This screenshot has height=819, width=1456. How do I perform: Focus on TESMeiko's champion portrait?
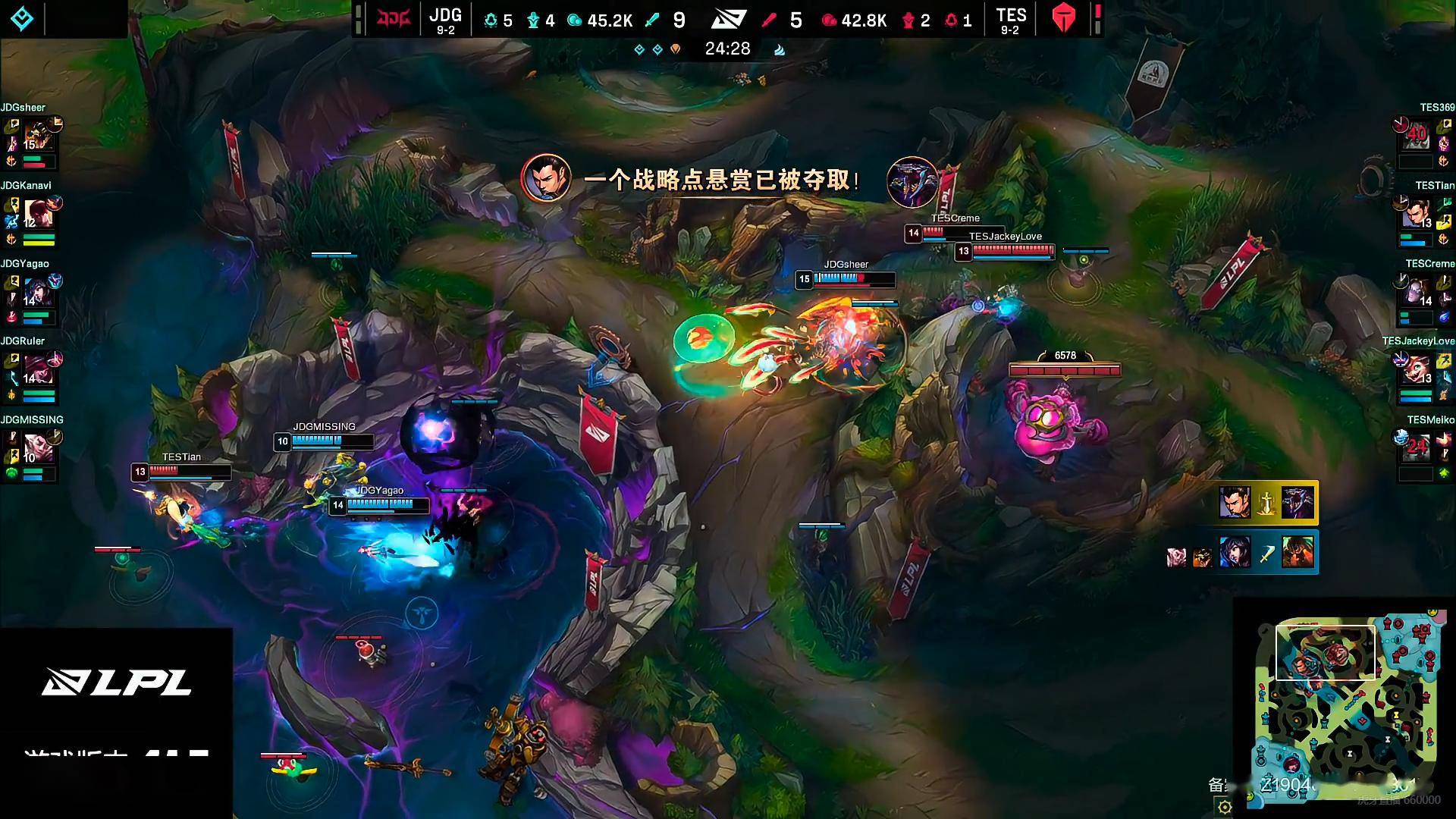coord(1416,449)
